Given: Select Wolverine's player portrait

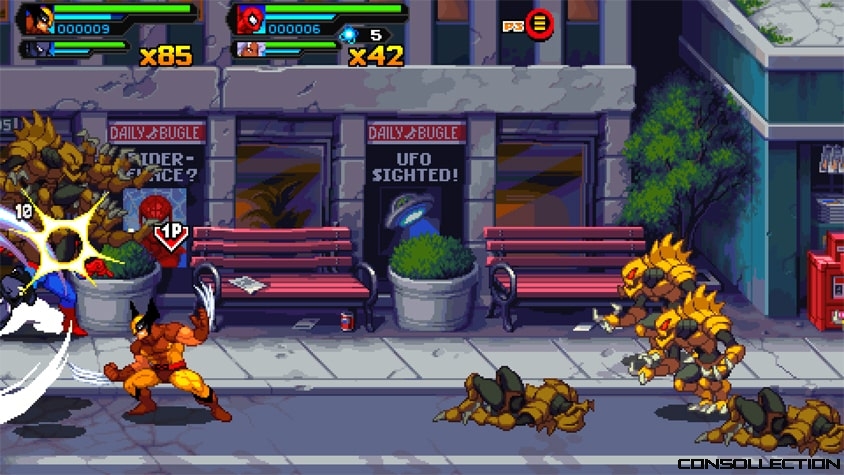Looking at the screenshot, I should pyautogui.click(x=40, y=20).
